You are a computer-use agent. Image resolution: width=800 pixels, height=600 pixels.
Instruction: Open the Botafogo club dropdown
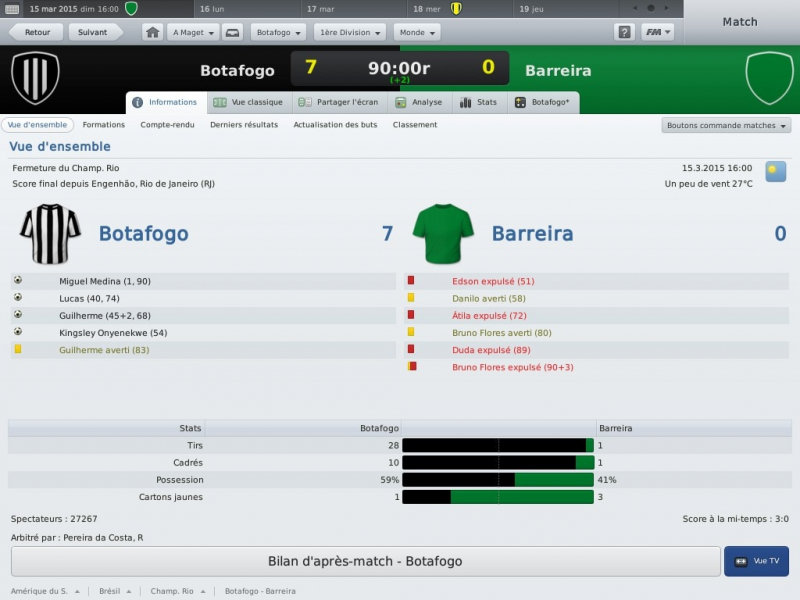point(278,32)
